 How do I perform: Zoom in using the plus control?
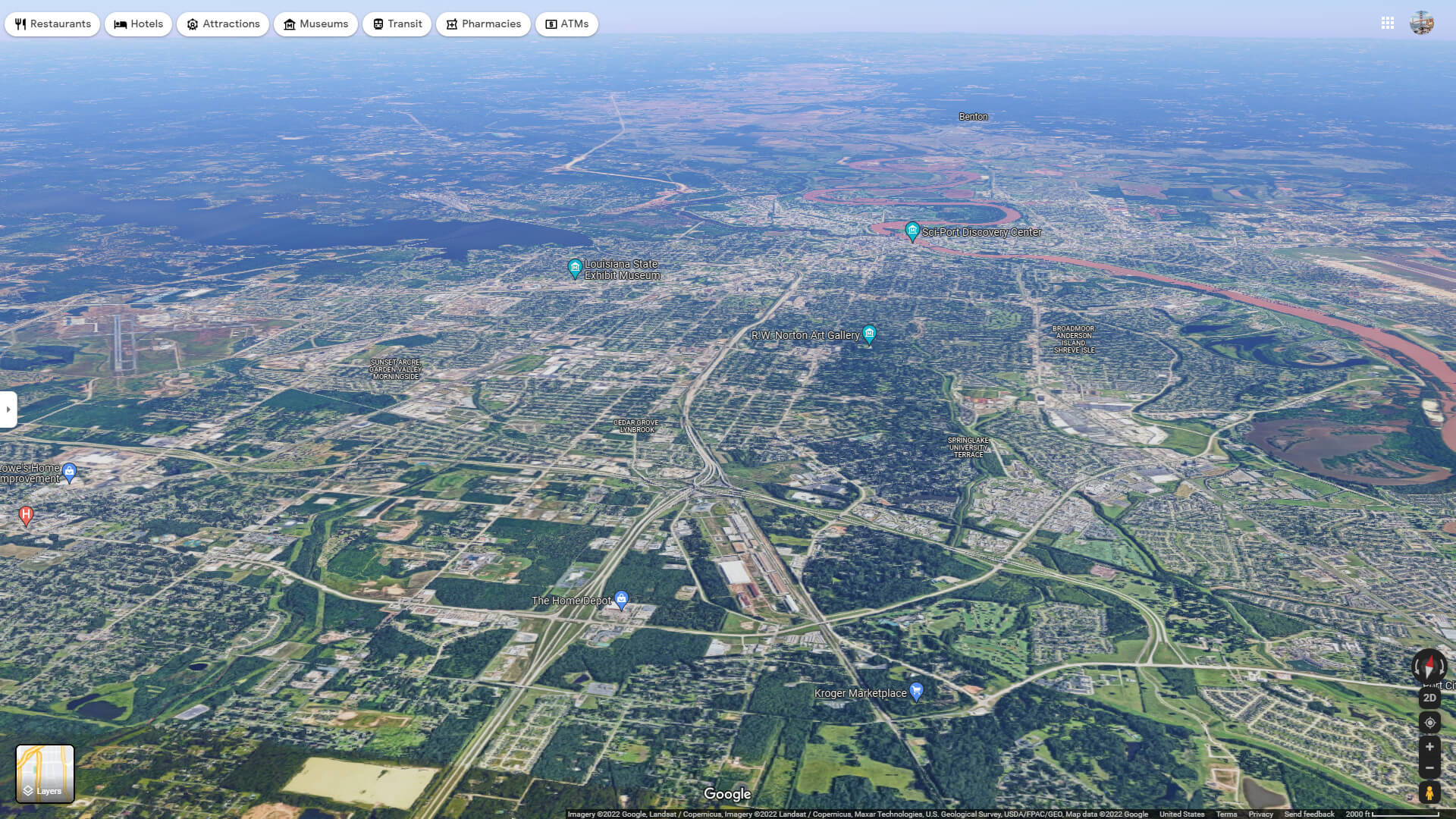click(x=1431, y=746)
